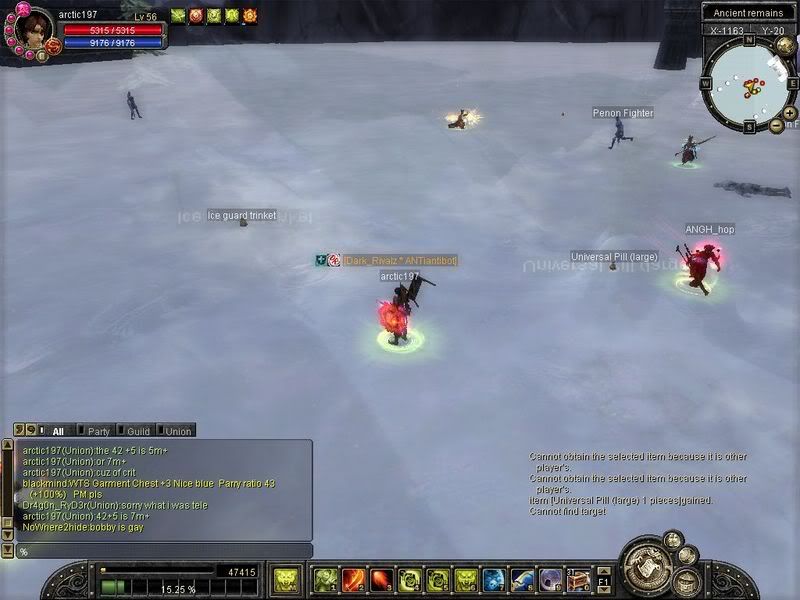Zoom out the minimap with the minus button

point(777,125)
